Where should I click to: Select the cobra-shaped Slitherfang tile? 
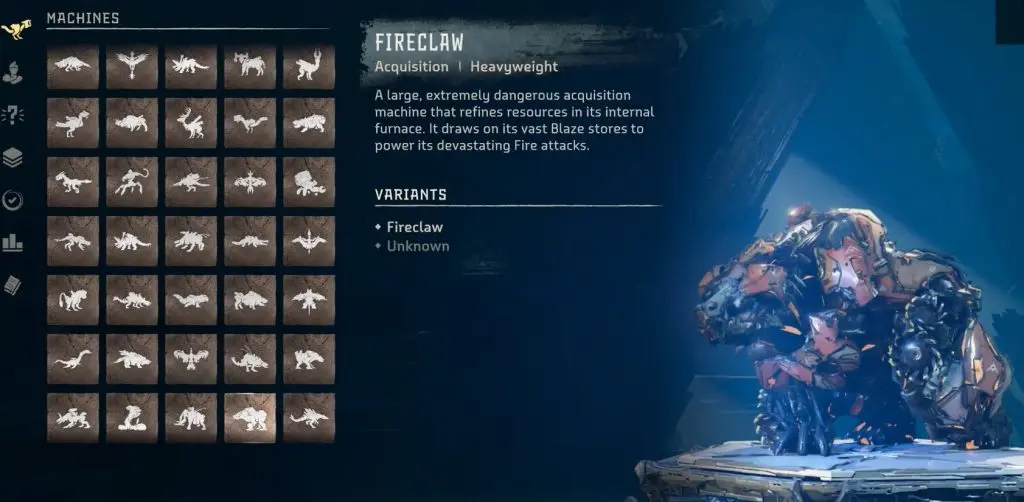coord(132,416)
